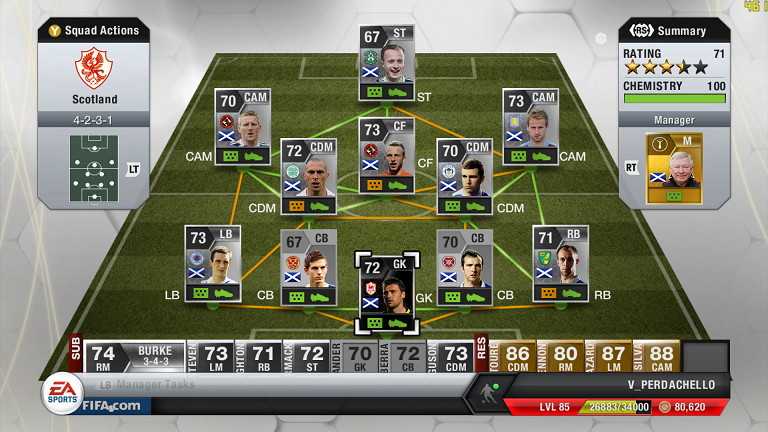Select the 86 CDM gold reserve card
The image size is (768, 432).
518,354
